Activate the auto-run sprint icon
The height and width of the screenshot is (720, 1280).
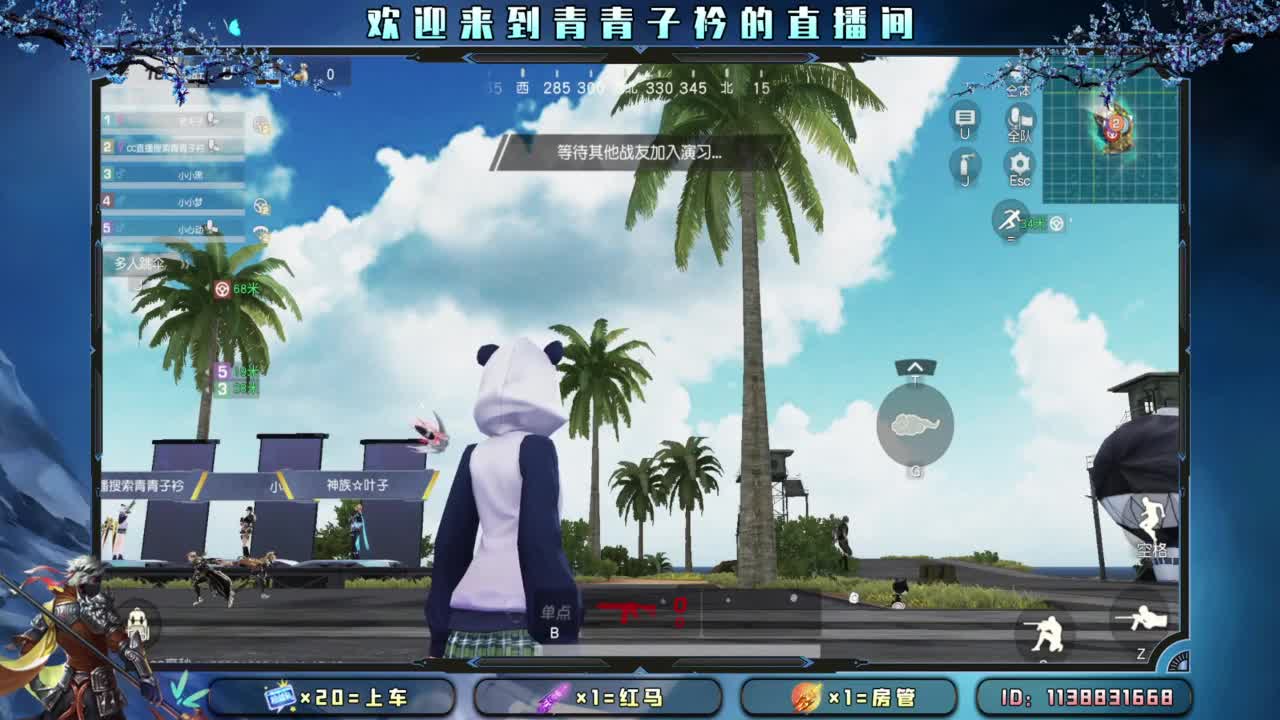tap(1010, 218)
